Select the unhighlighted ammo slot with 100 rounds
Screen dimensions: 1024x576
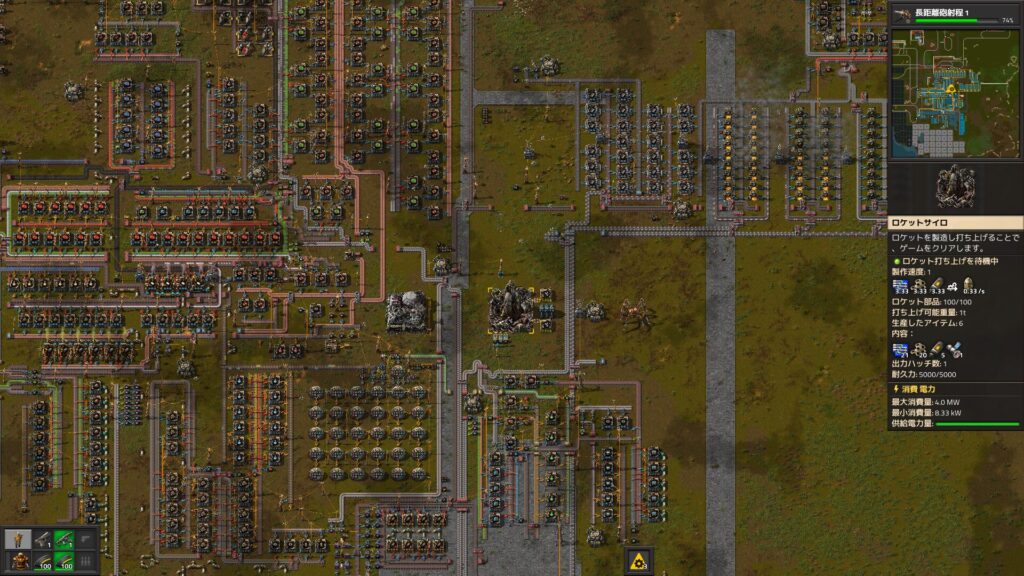[x=43, y=562]
